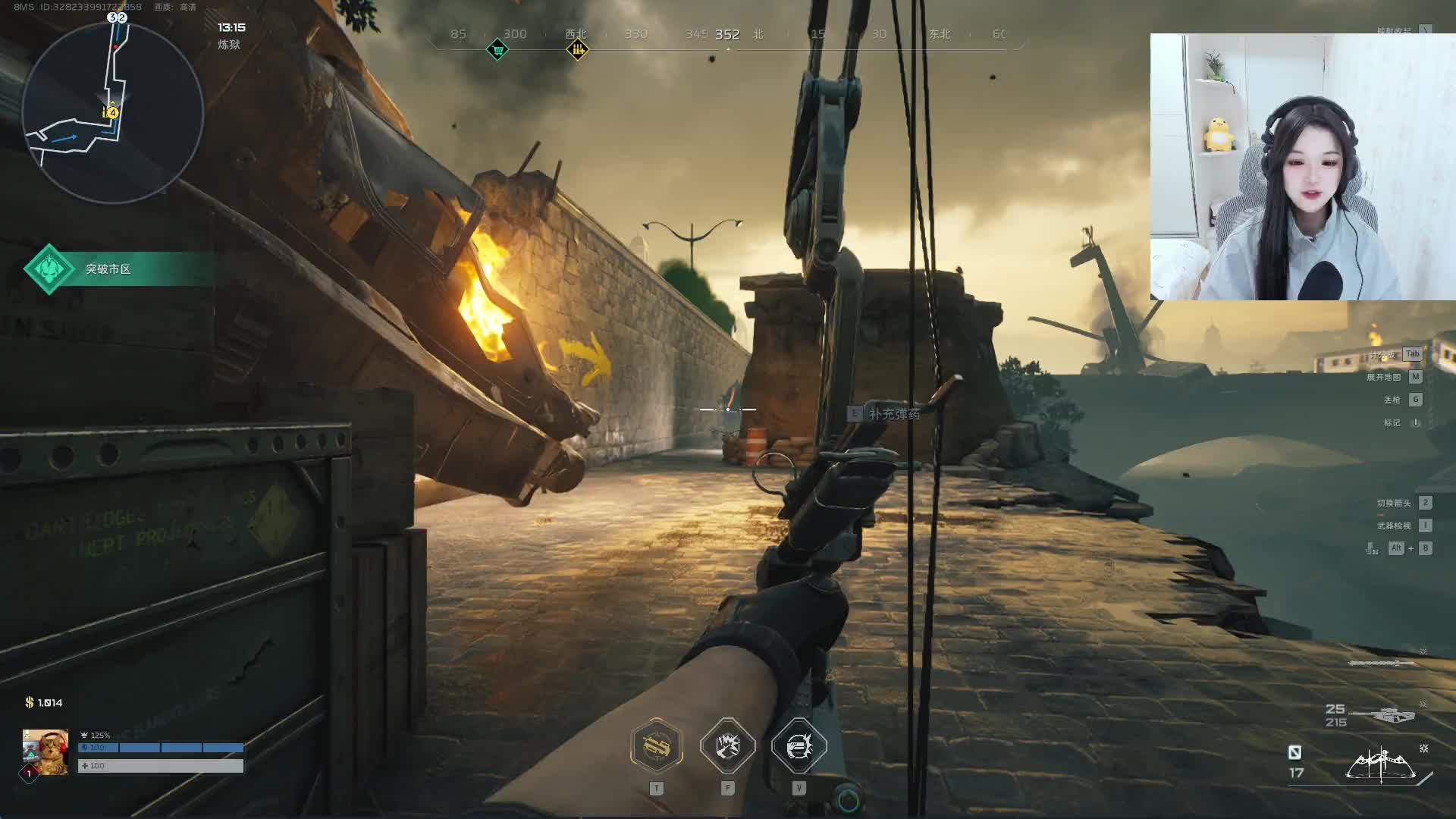
Task: Click the cat player avatar portrait
Action: (45, 752)
